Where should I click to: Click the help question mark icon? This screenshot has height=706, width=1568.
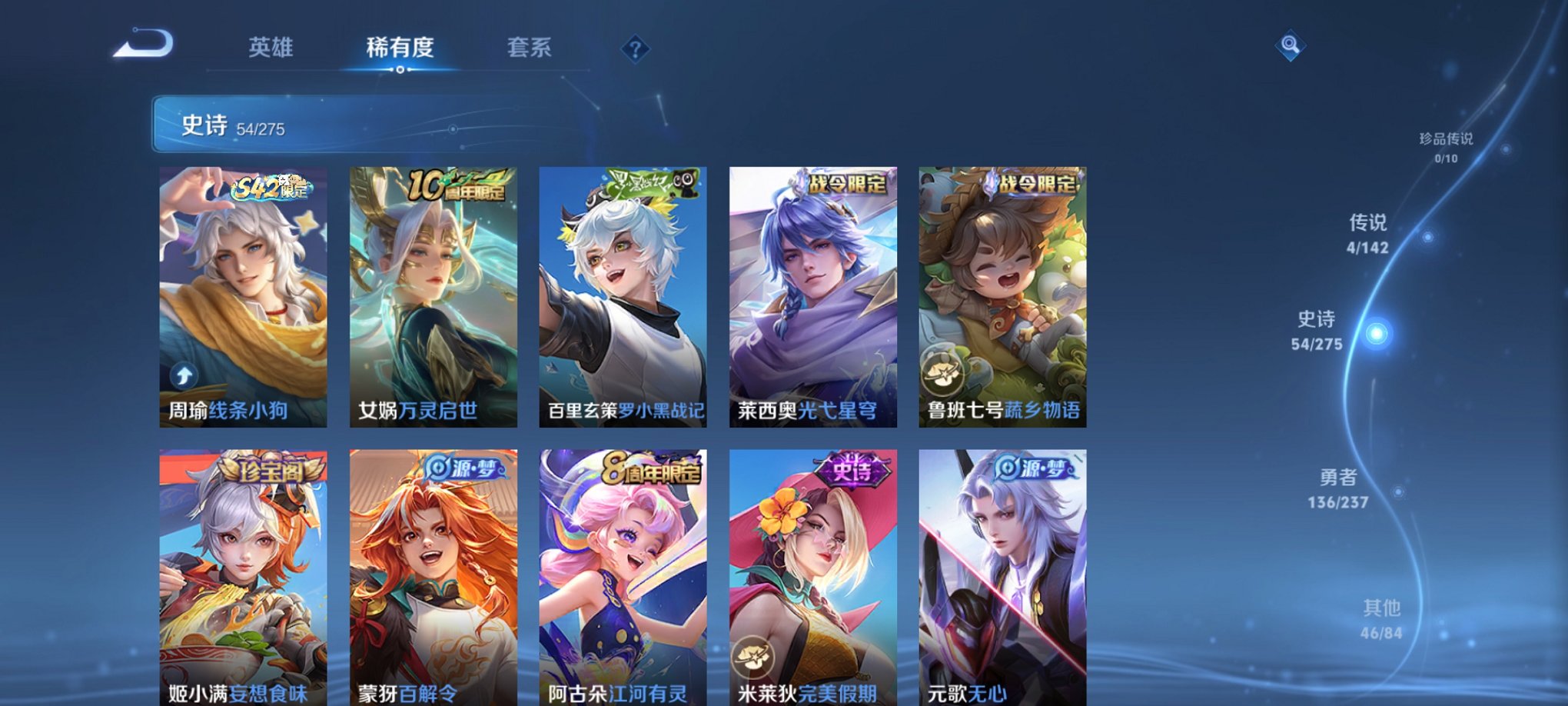coord(635,50)
